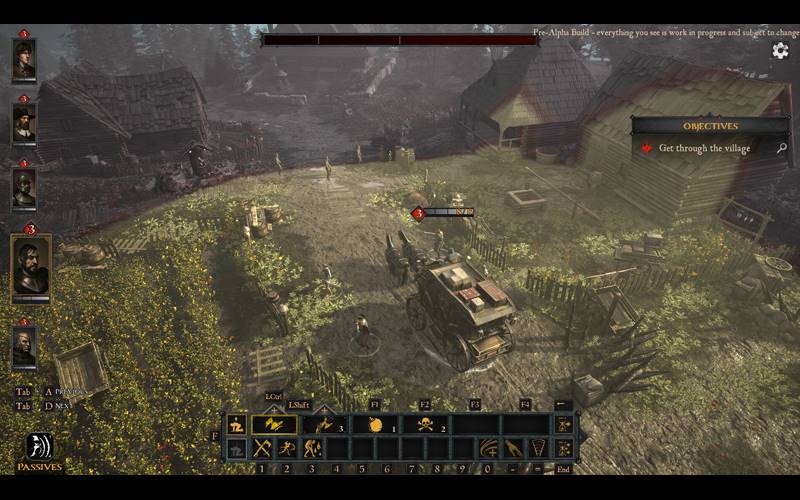The image size is (800, 500).
Task: Activate the ability under LShift with count 3
Action: [323, 424]
